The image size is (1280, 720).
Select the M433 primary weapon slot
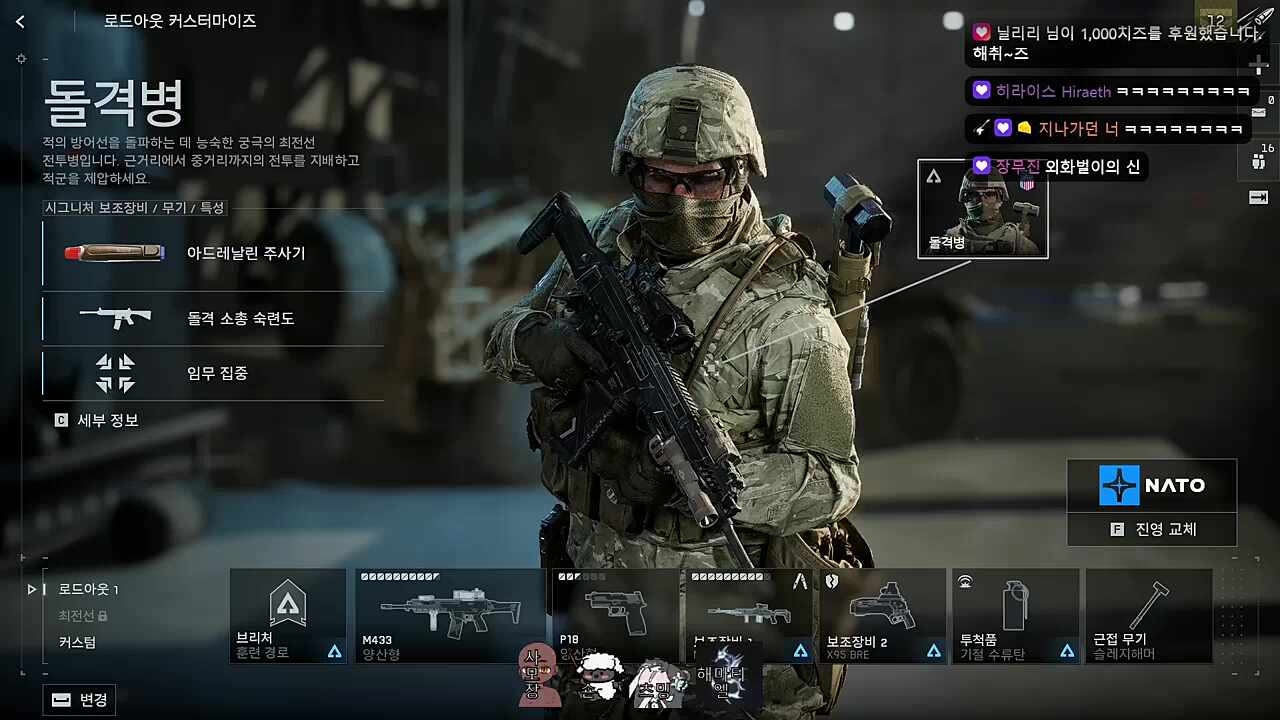point(450,615)
